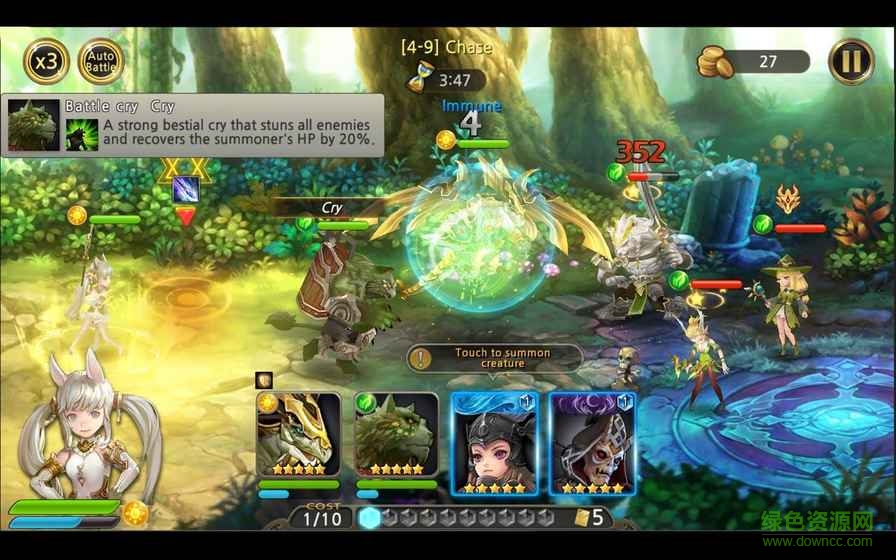Toggle the x3 battle speed button
This screenshot has height=560, width=896.
click(46, 61)
